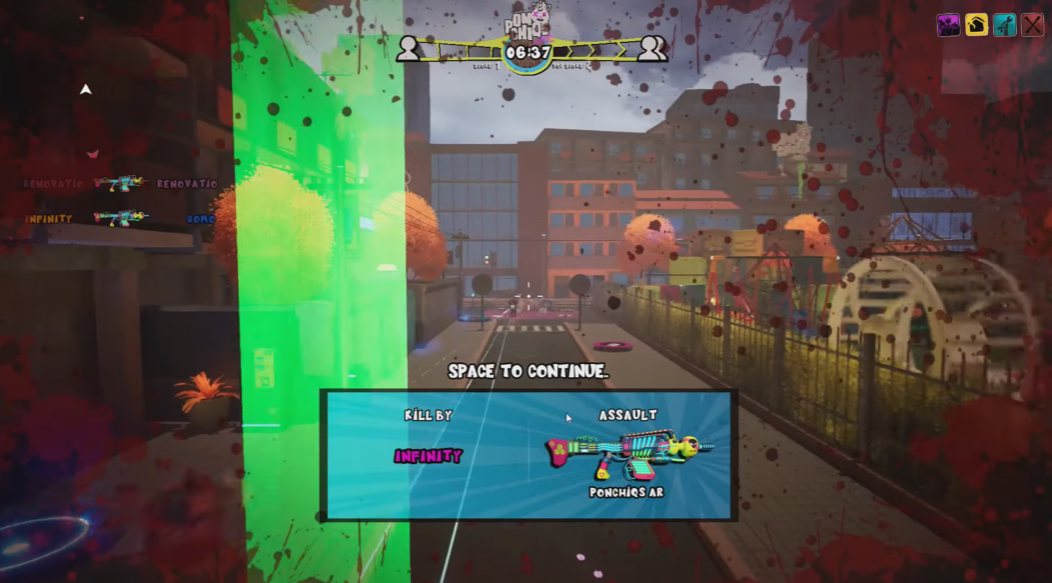1052x583 pixels.
Task: Click the killer name Infinity in the panel
Action: [x=428, y=456]
